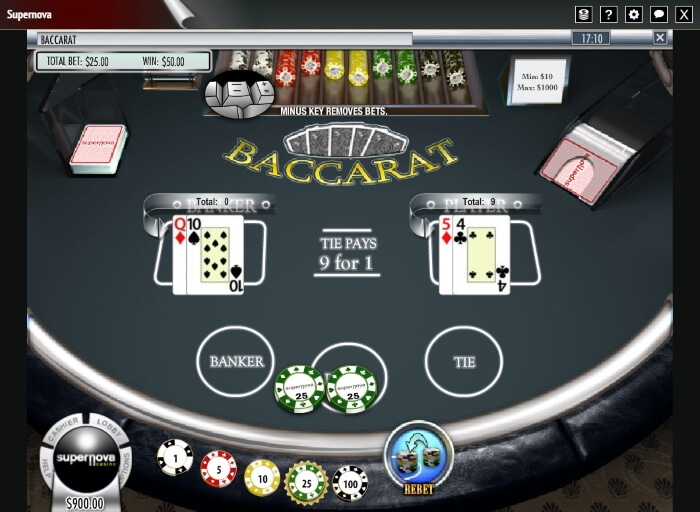
Task: Place a bet on the Banker circle
Action: pos(236,361)
